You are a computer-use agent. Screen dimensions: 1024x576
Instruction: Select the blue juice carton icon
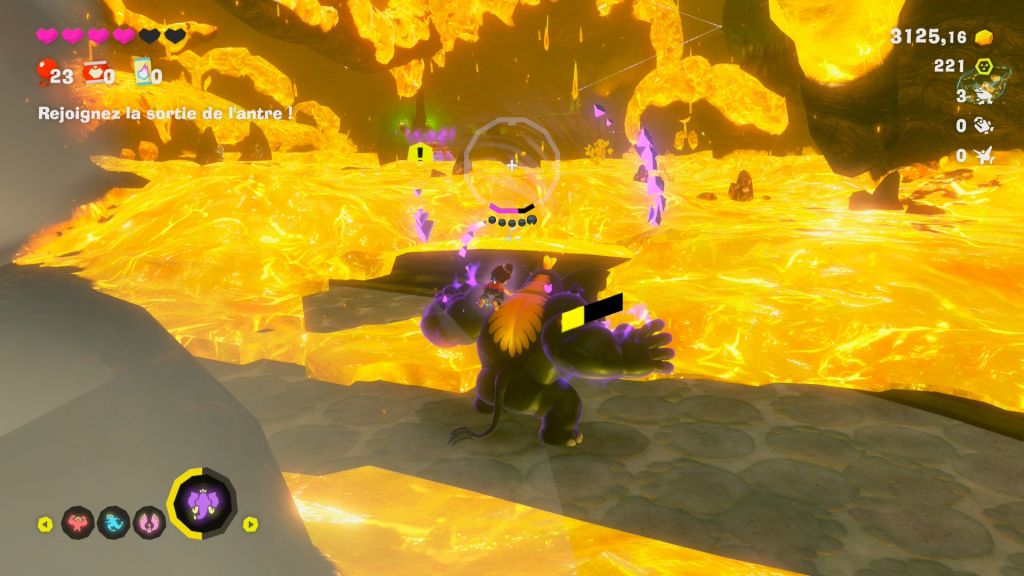141,72
